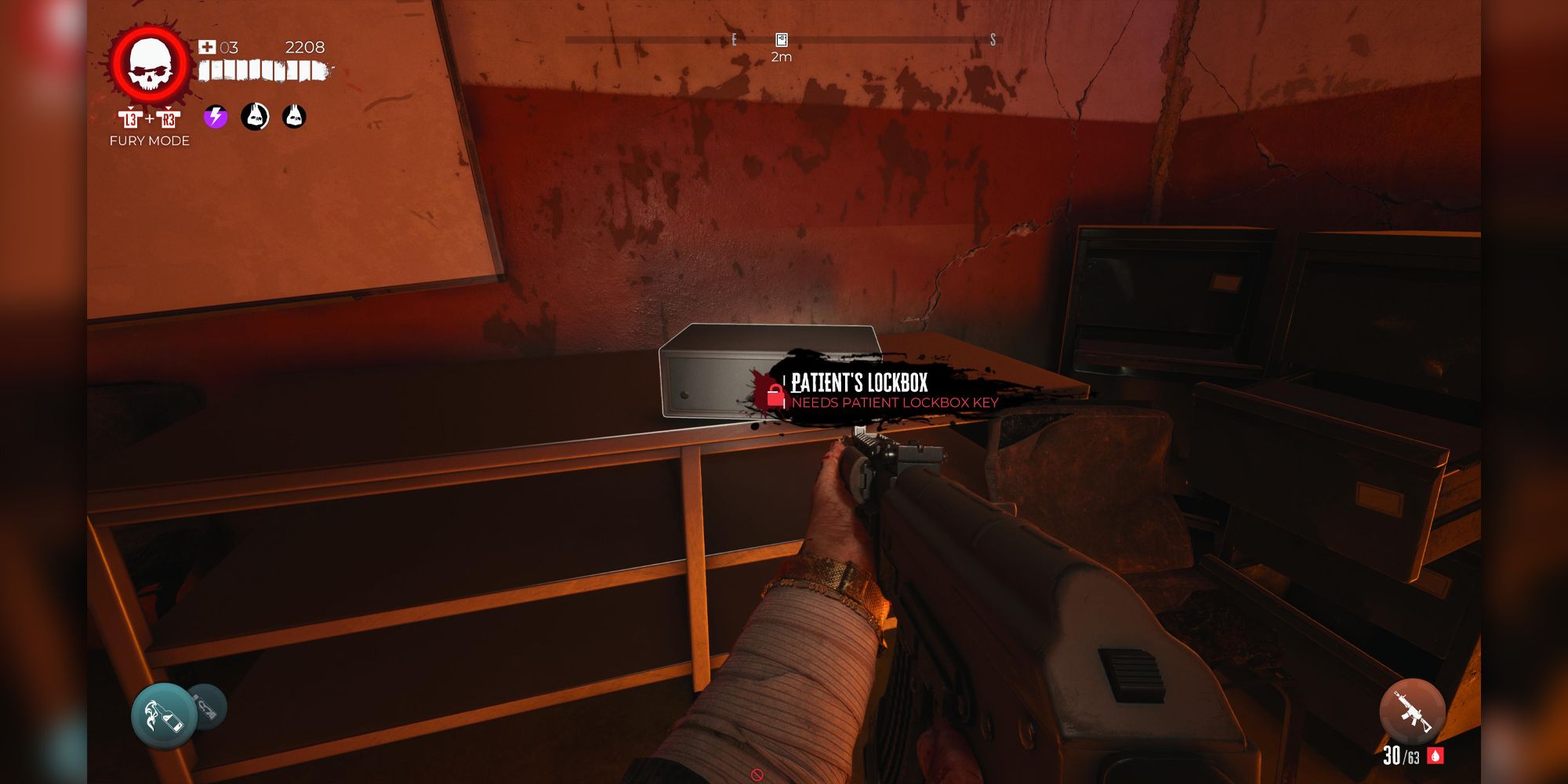
Task: Click the purple lightning buff icon
Action: 214,118
